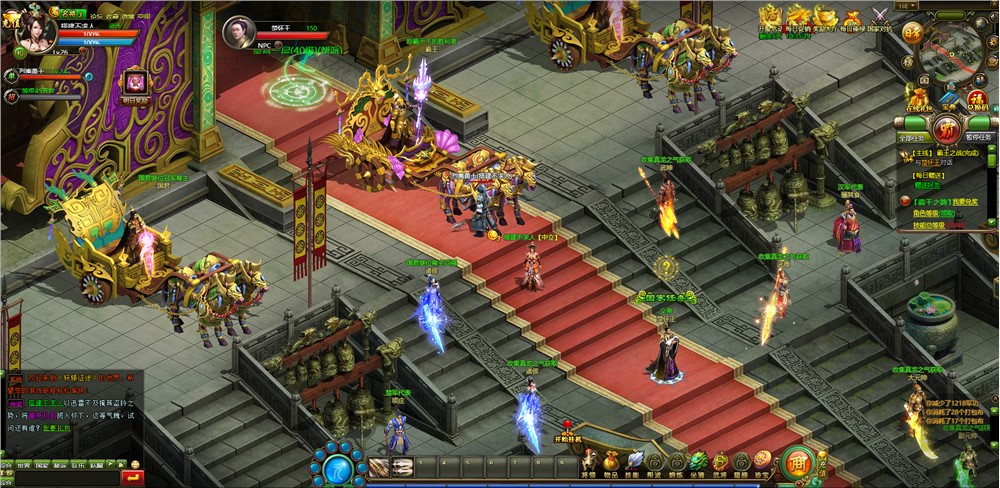The image size is (1000, 488).
Task: Open the 兑换码 redeem code icon
Action: tap(980, 95)
